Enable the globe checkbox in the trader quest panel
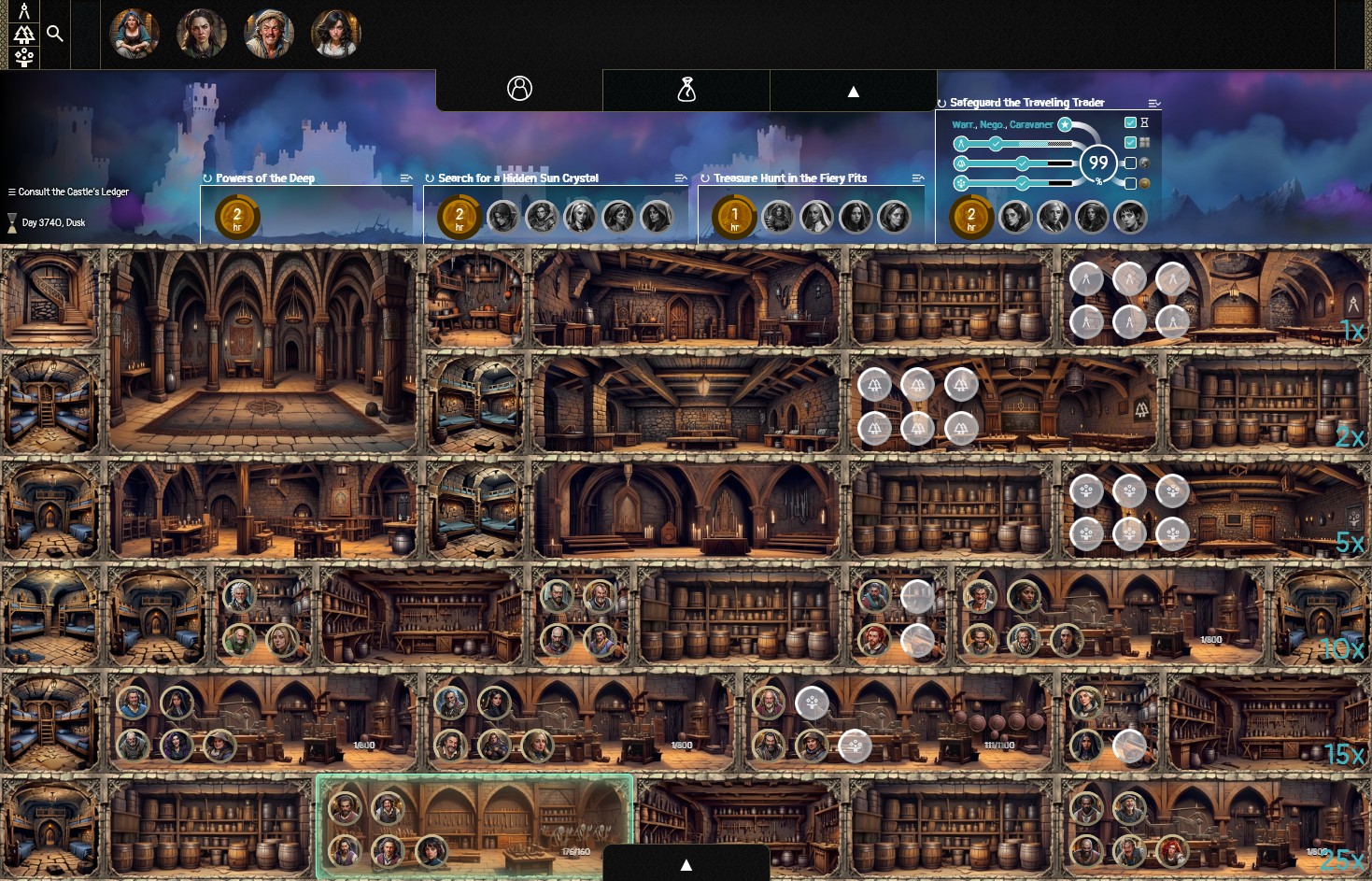The image size is (1372, 881). pyautogui.click(x=1129, y=163)
